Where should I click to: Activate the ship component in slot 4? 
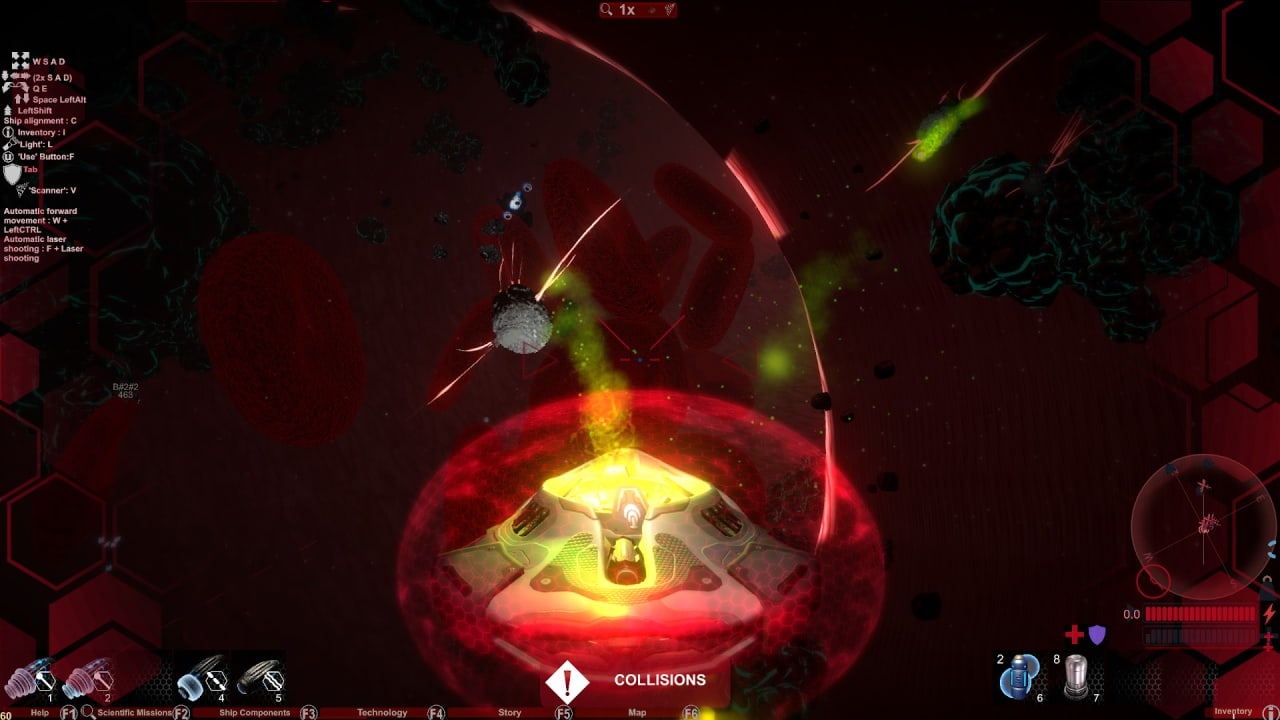coord(202,680)
